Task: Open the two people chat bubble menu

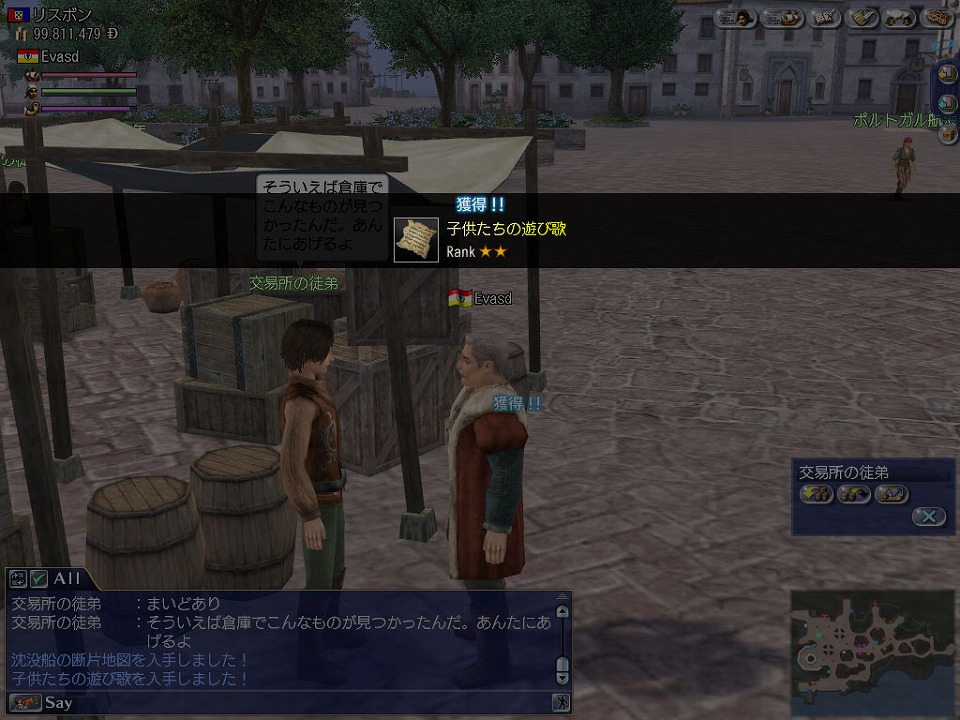Action: (900, 17)
